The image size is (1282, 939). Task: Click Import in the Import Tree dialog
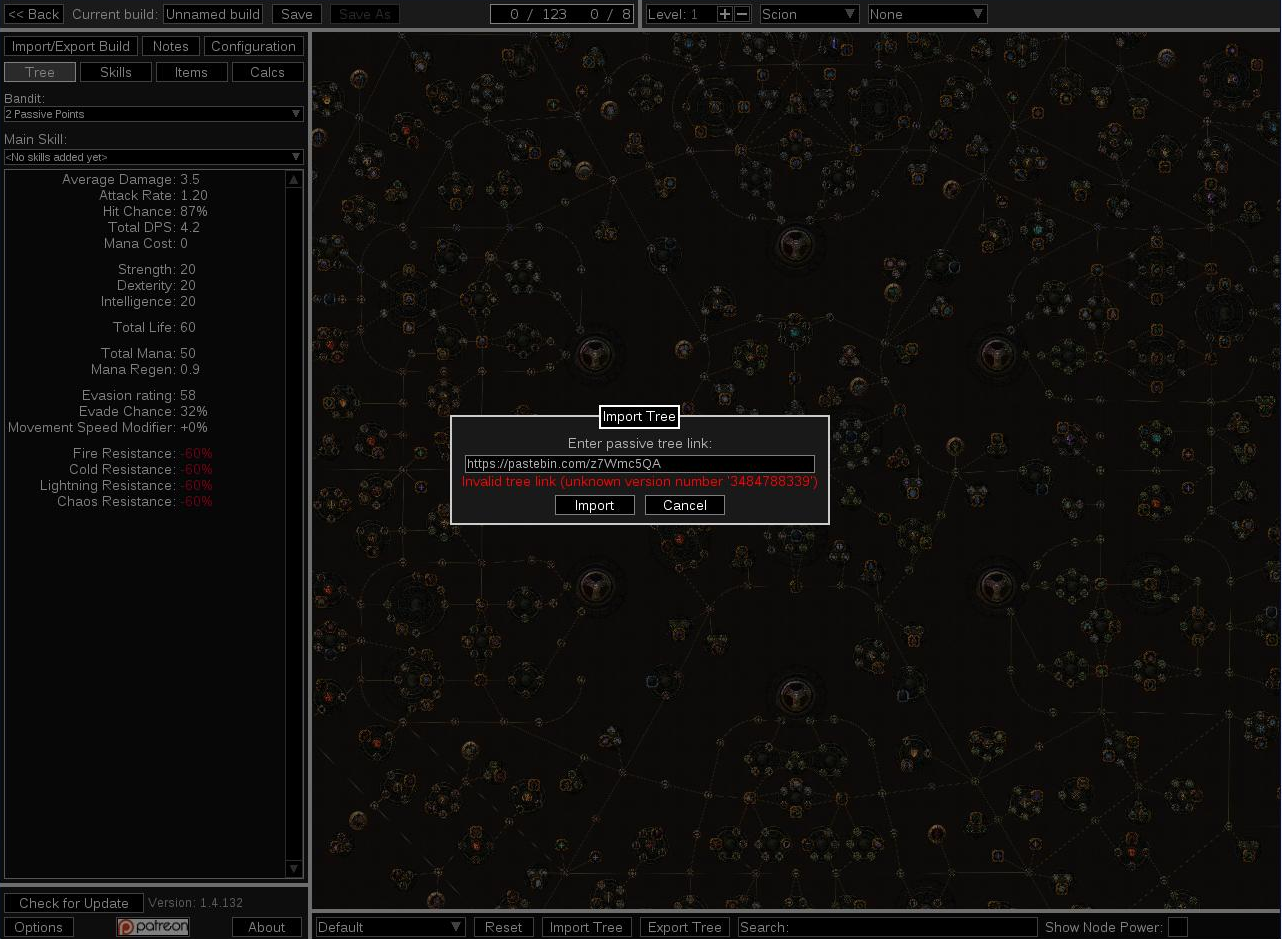[x=594, y=505]
